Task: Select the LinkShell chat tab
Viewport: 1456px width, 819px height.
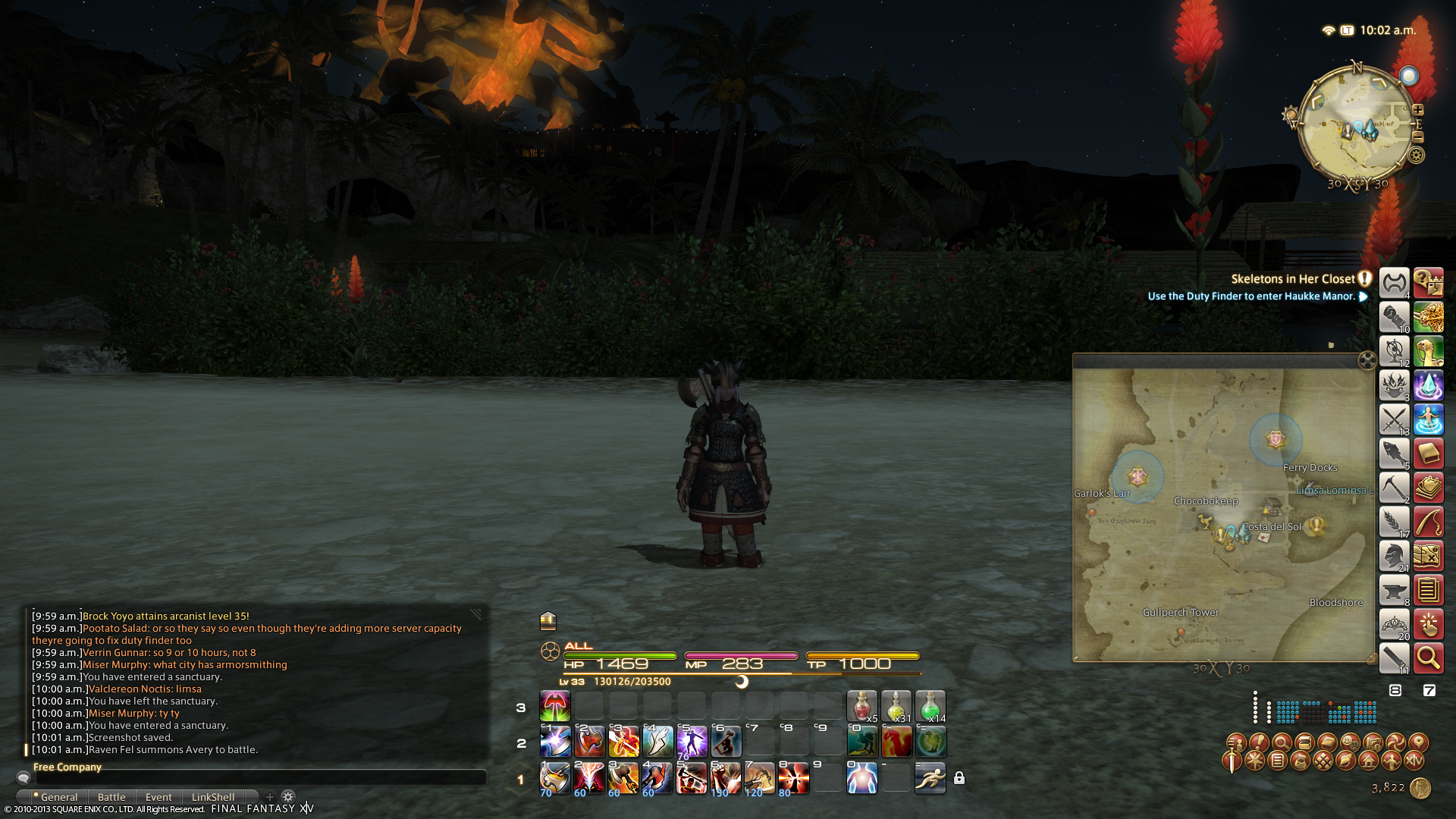Action: (213, 797)
